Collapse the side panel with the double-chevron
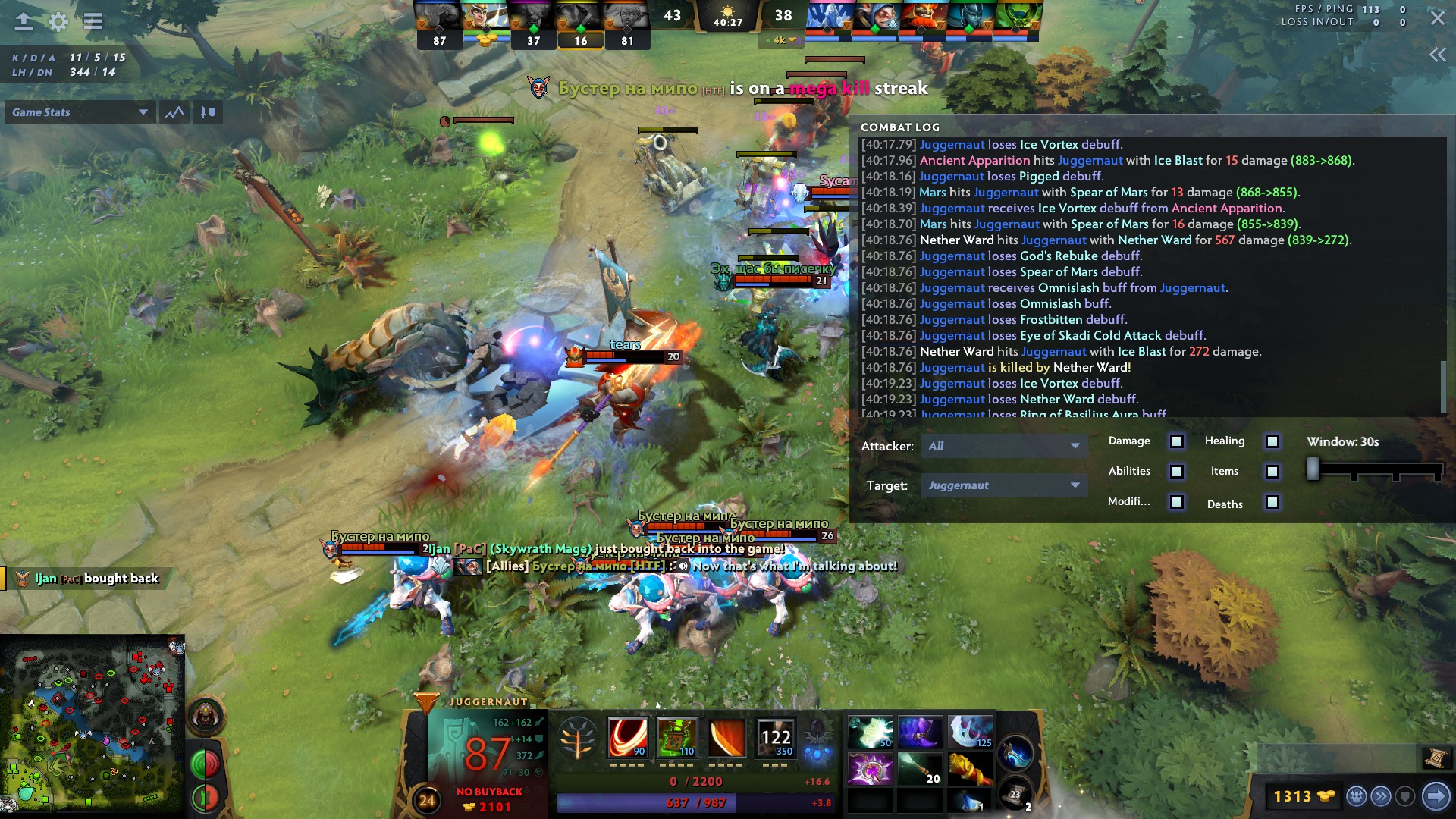The image size is (1456, 819). pyautogui.click(x=1439, y=54)
